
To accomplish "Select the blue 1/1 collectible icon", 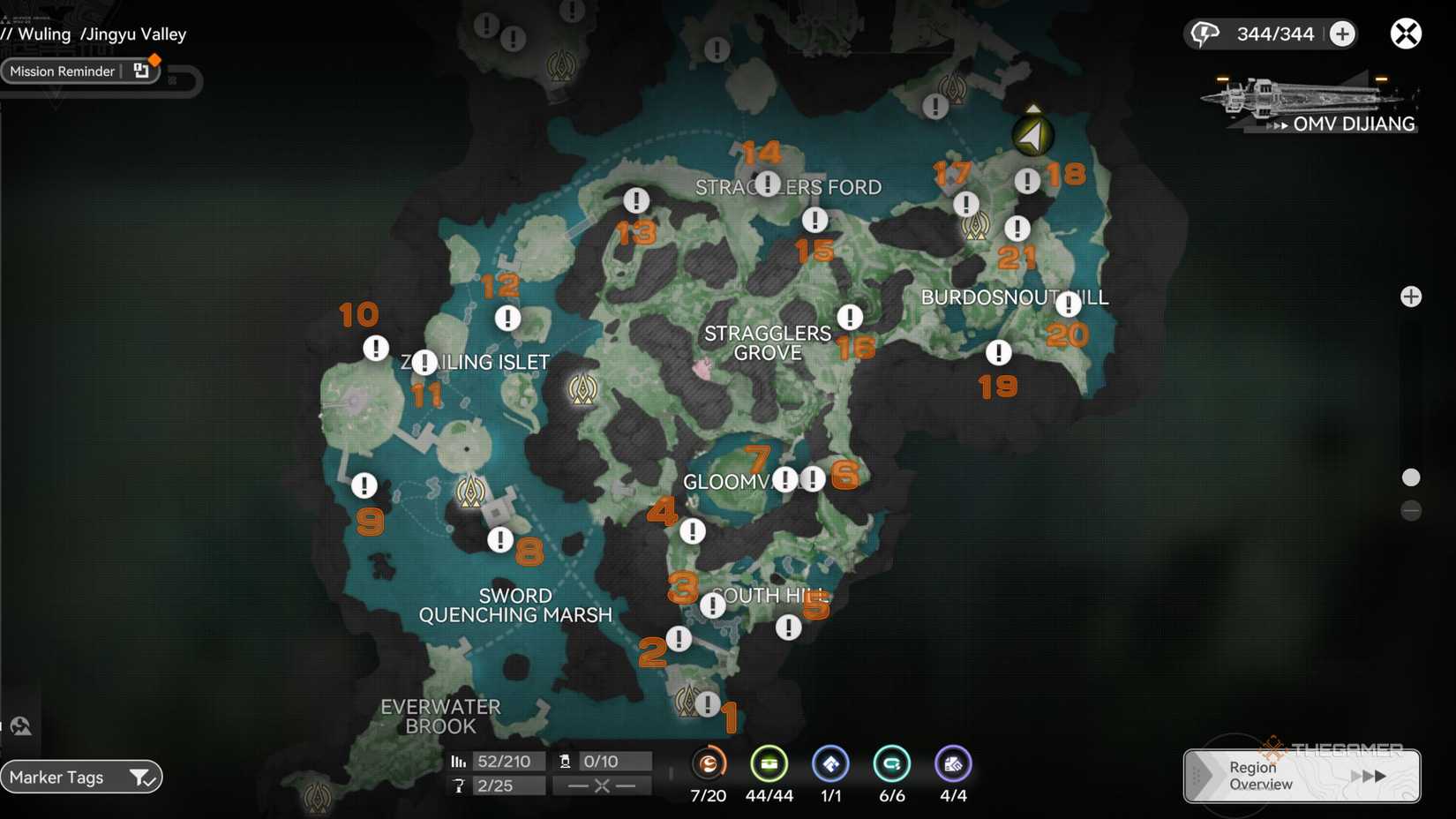I will 830,764.
